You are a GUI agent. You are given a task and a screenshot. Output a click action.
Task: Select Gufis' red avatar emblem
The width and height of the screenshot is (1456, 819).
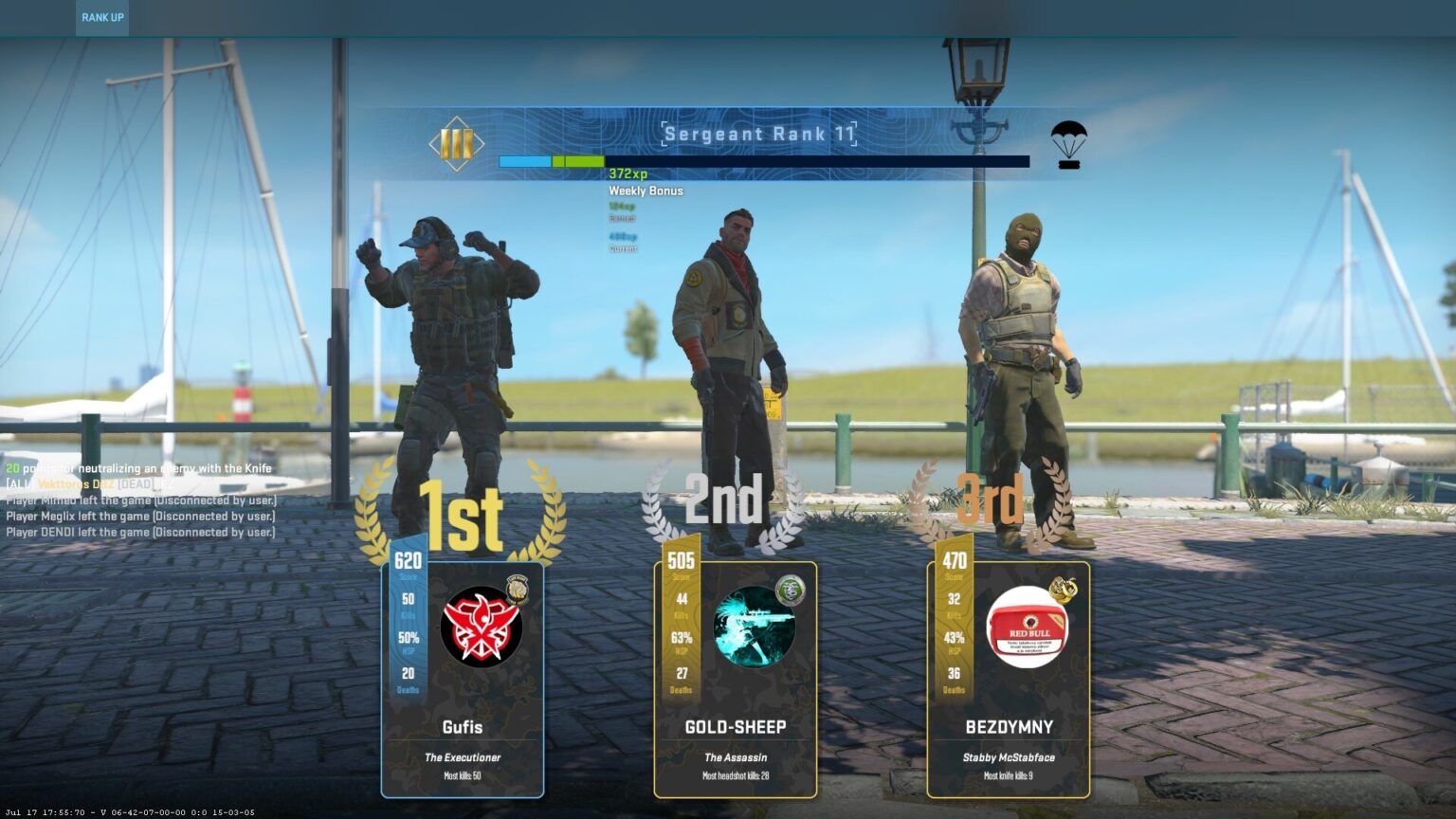click(x=482, y=626)
